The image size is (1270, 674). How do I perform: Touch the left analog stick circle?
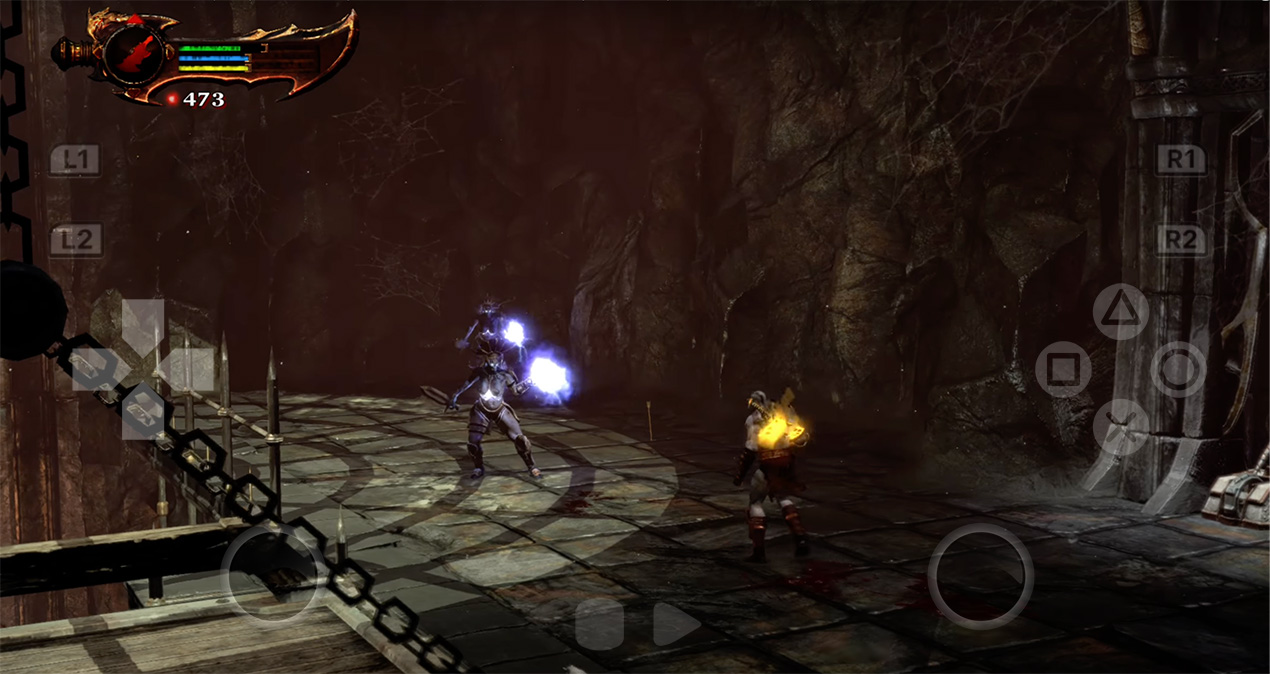click(x=272, y=575)
